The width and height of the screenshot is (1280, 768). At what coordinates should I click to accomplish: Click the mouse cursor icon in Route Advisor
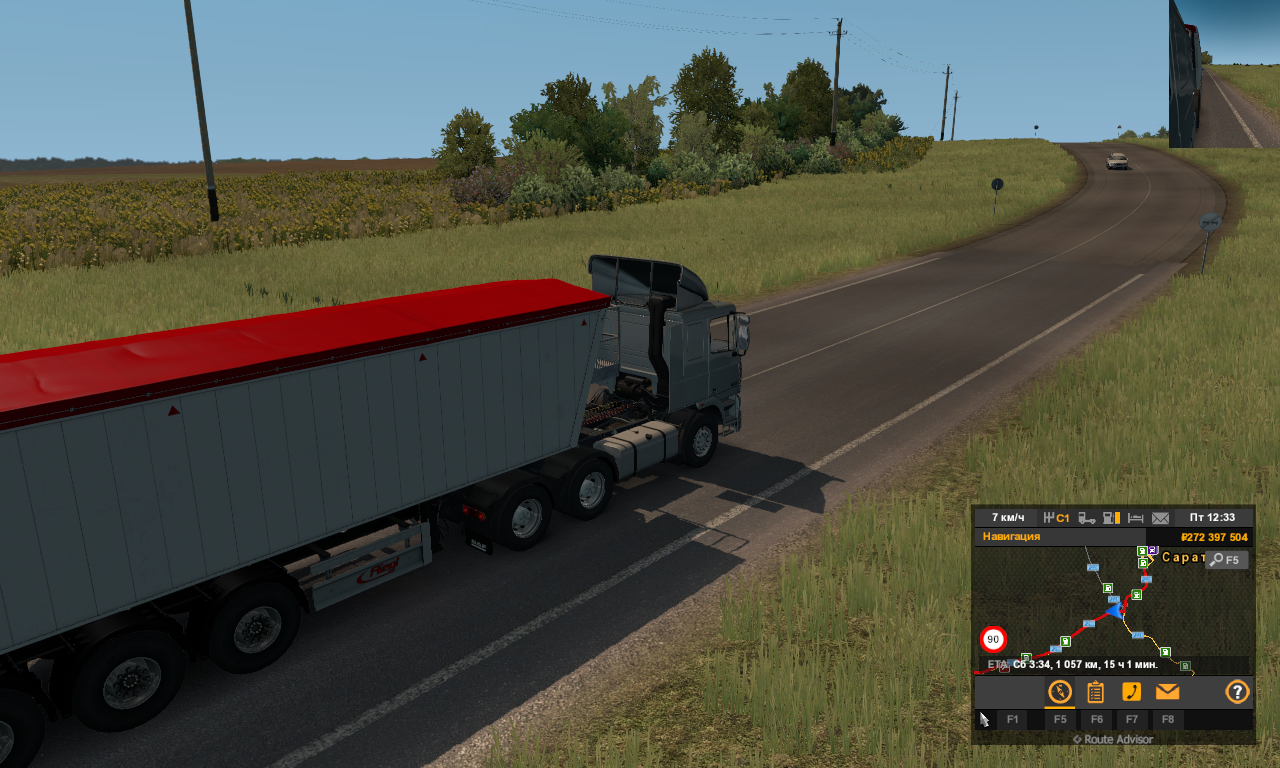[984, 719]
